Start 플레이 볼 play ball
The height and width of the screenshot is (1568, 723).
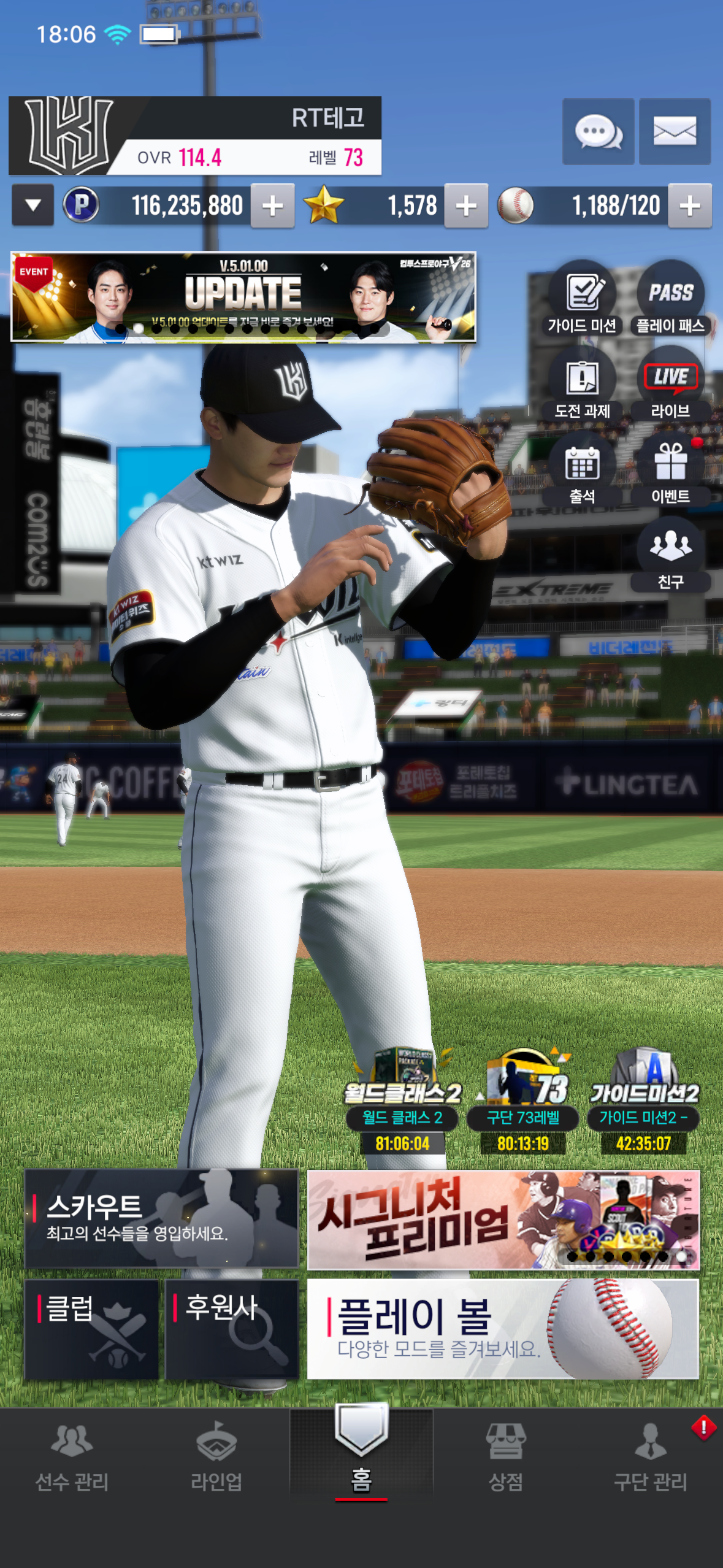503,1329
